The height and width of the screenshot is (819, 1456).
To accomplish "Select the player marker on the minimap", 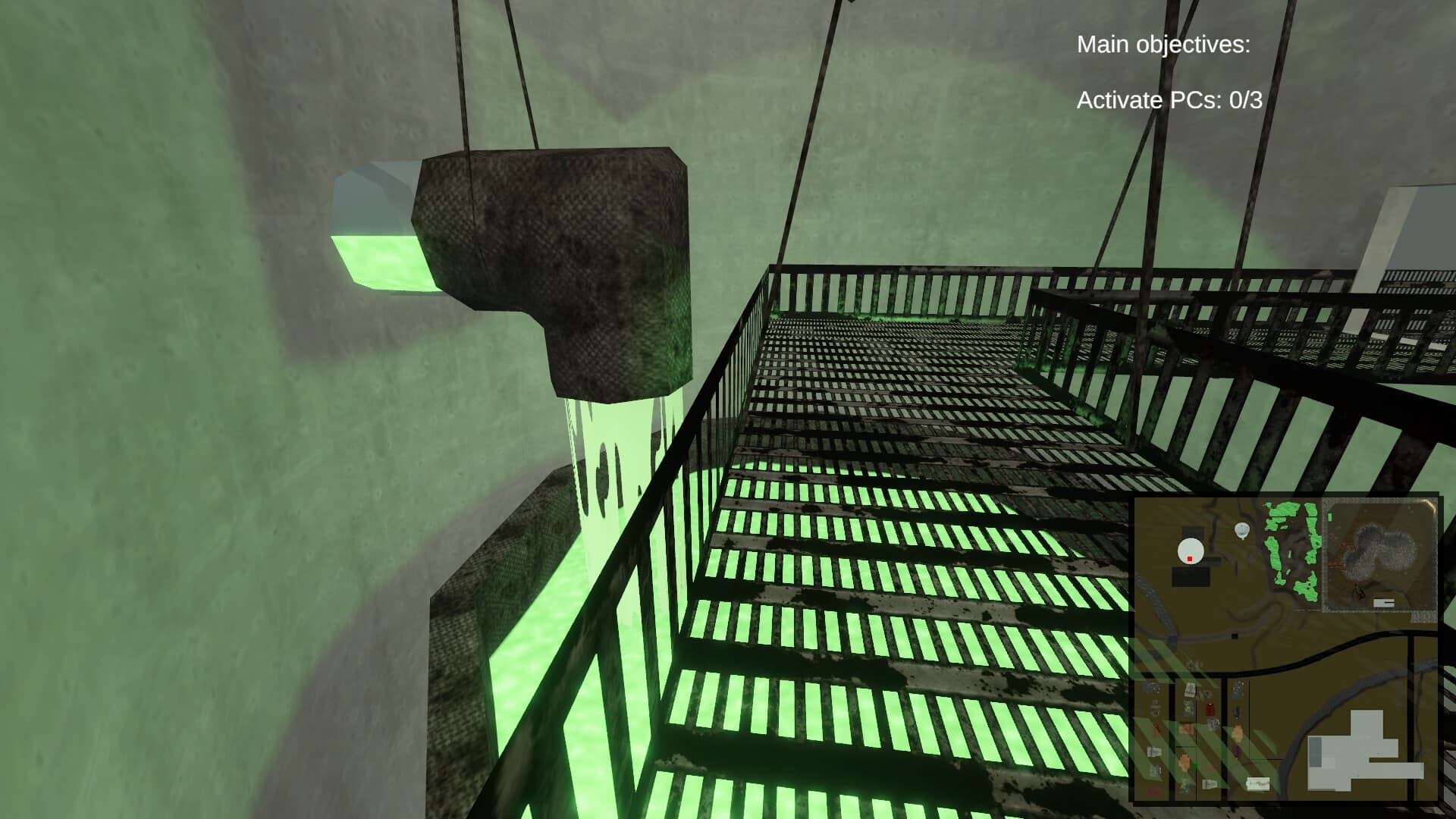I will click(x=1190, y=551).
